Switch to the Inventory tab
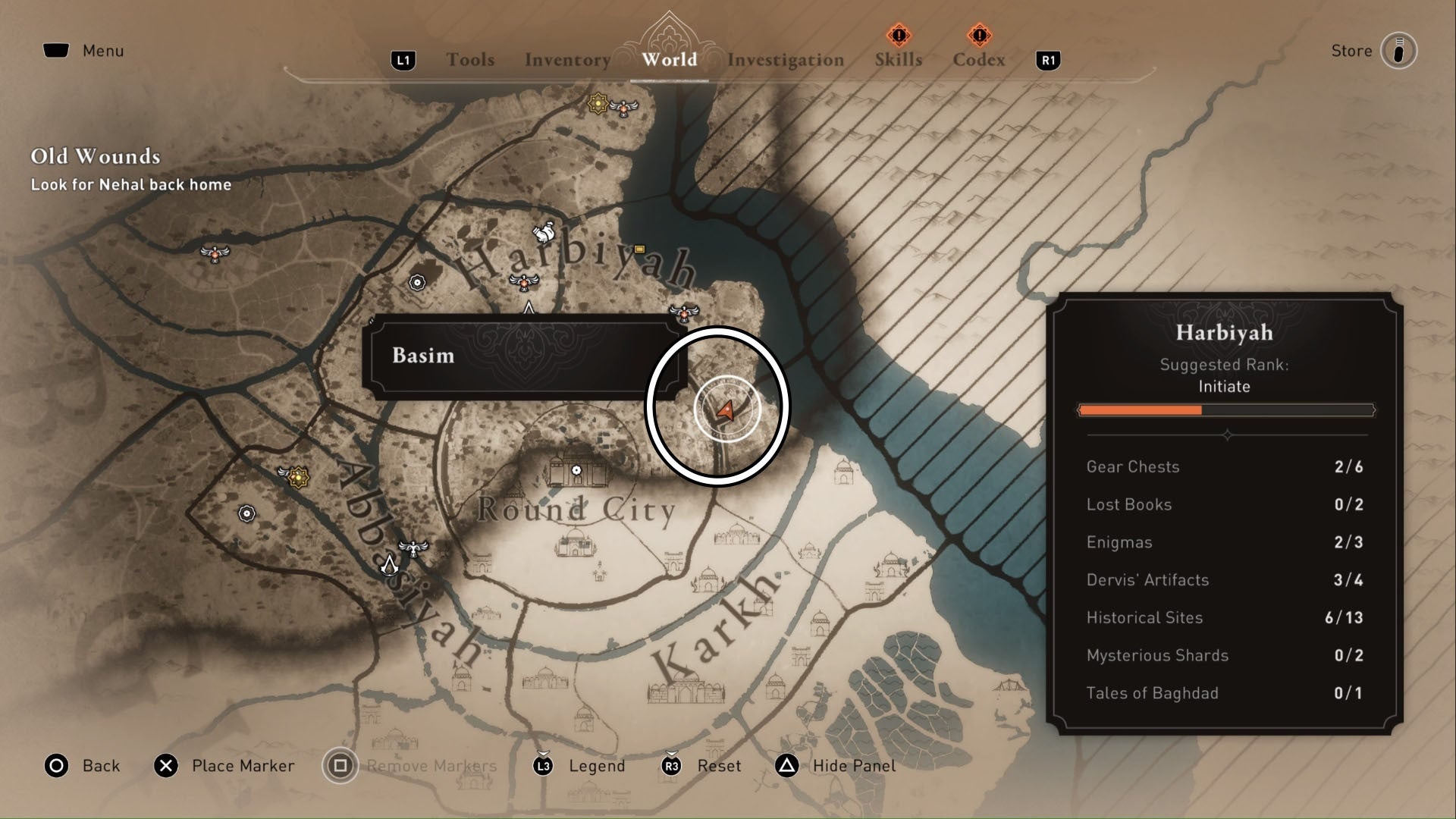 [x=568, y=59]
